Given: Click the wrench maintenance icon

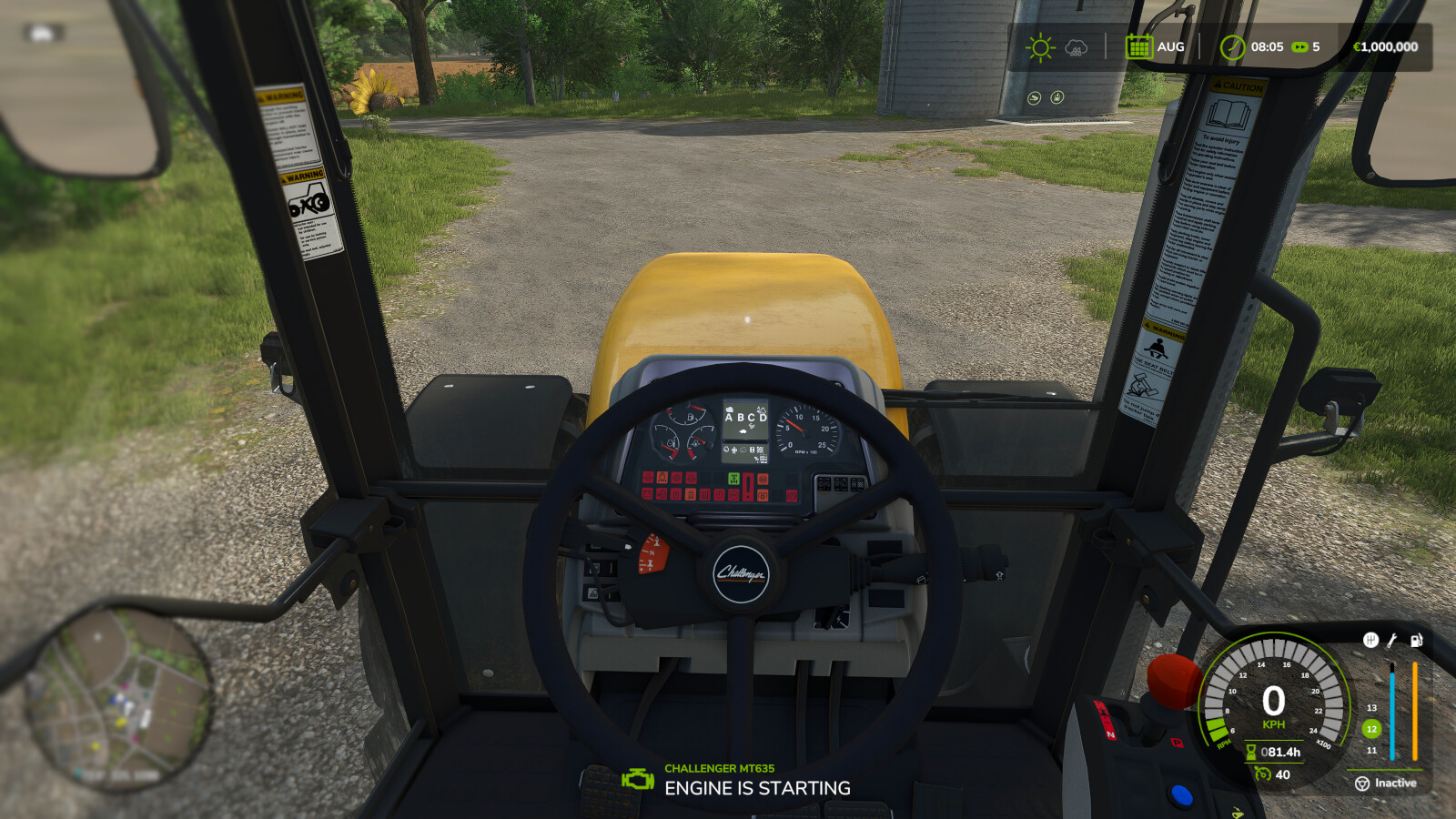Looking at the screenshot, I should [1391, 641].
